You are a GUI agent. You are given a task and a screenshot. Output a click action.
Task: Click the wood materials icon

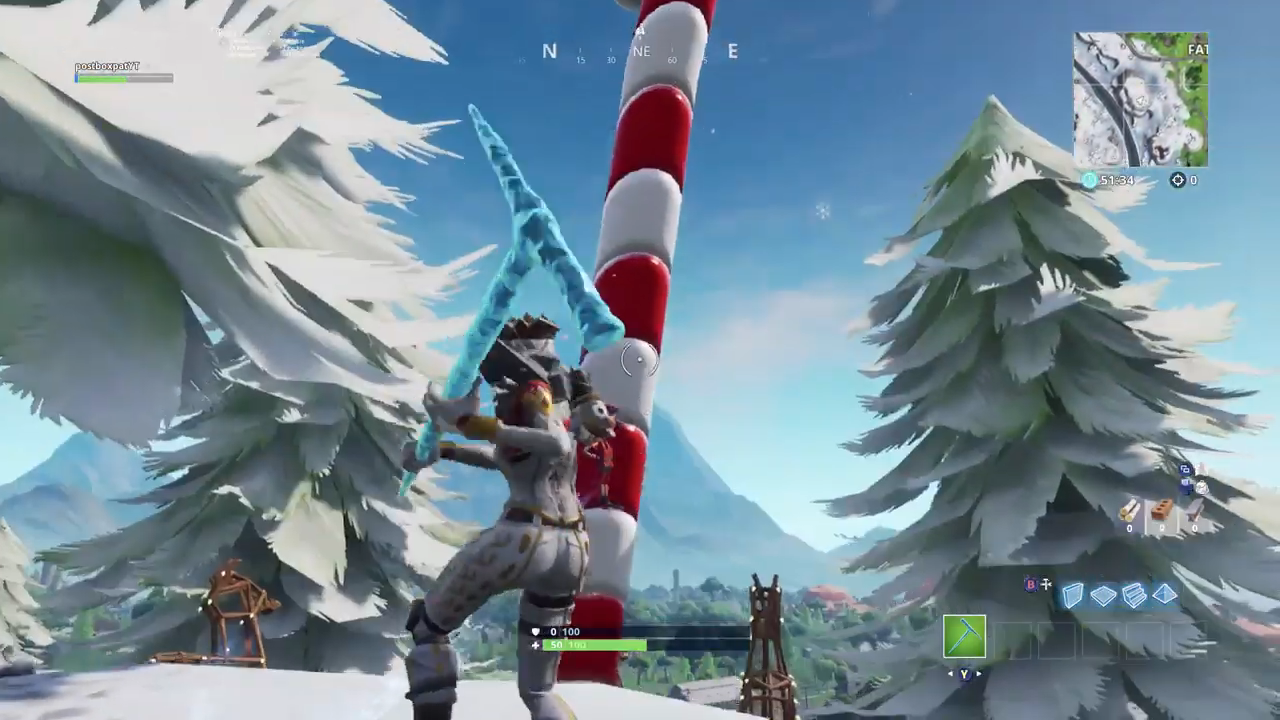1130,510
